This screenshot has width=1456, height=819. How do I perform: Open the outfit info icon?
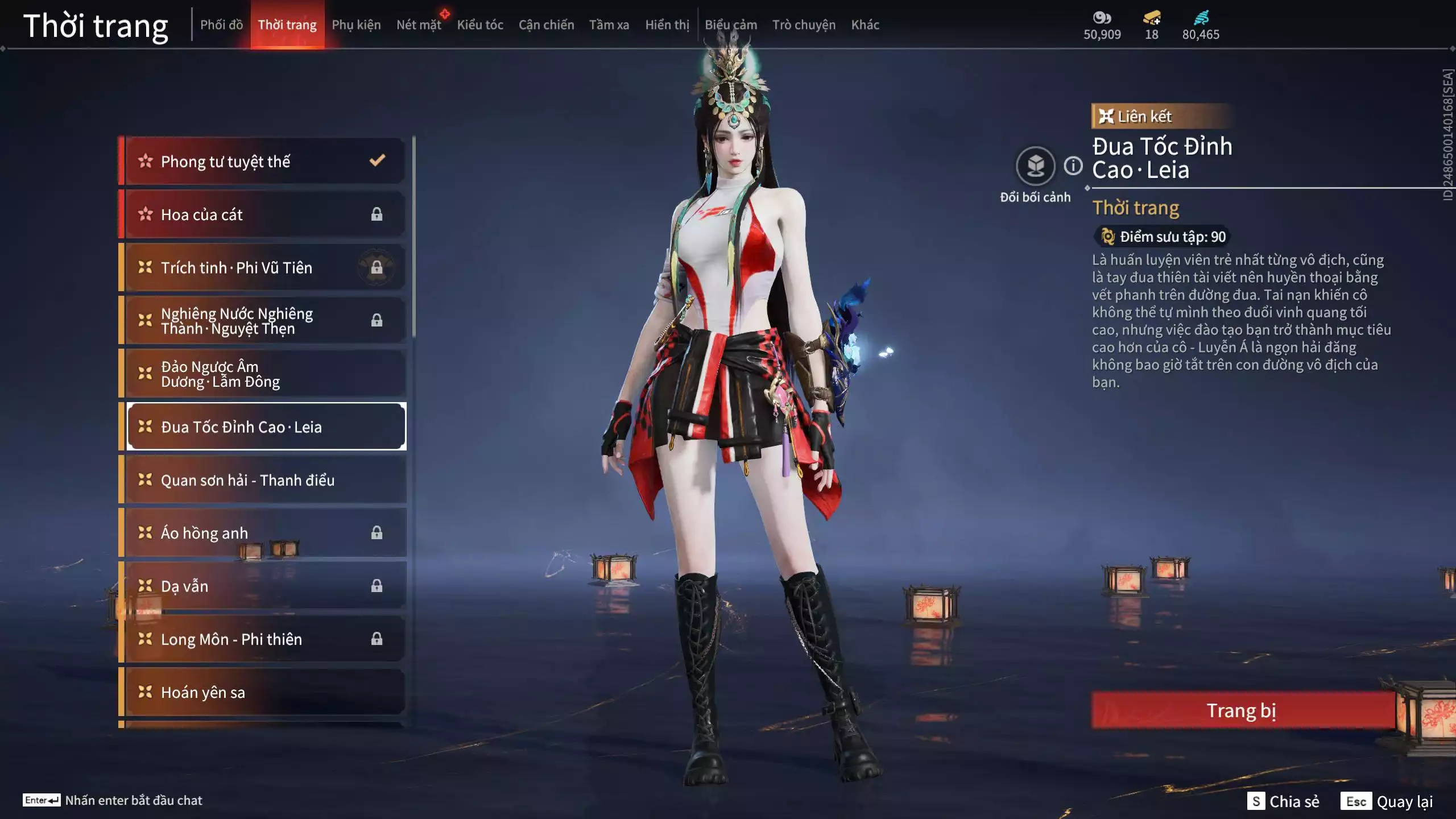point(1073,166)
